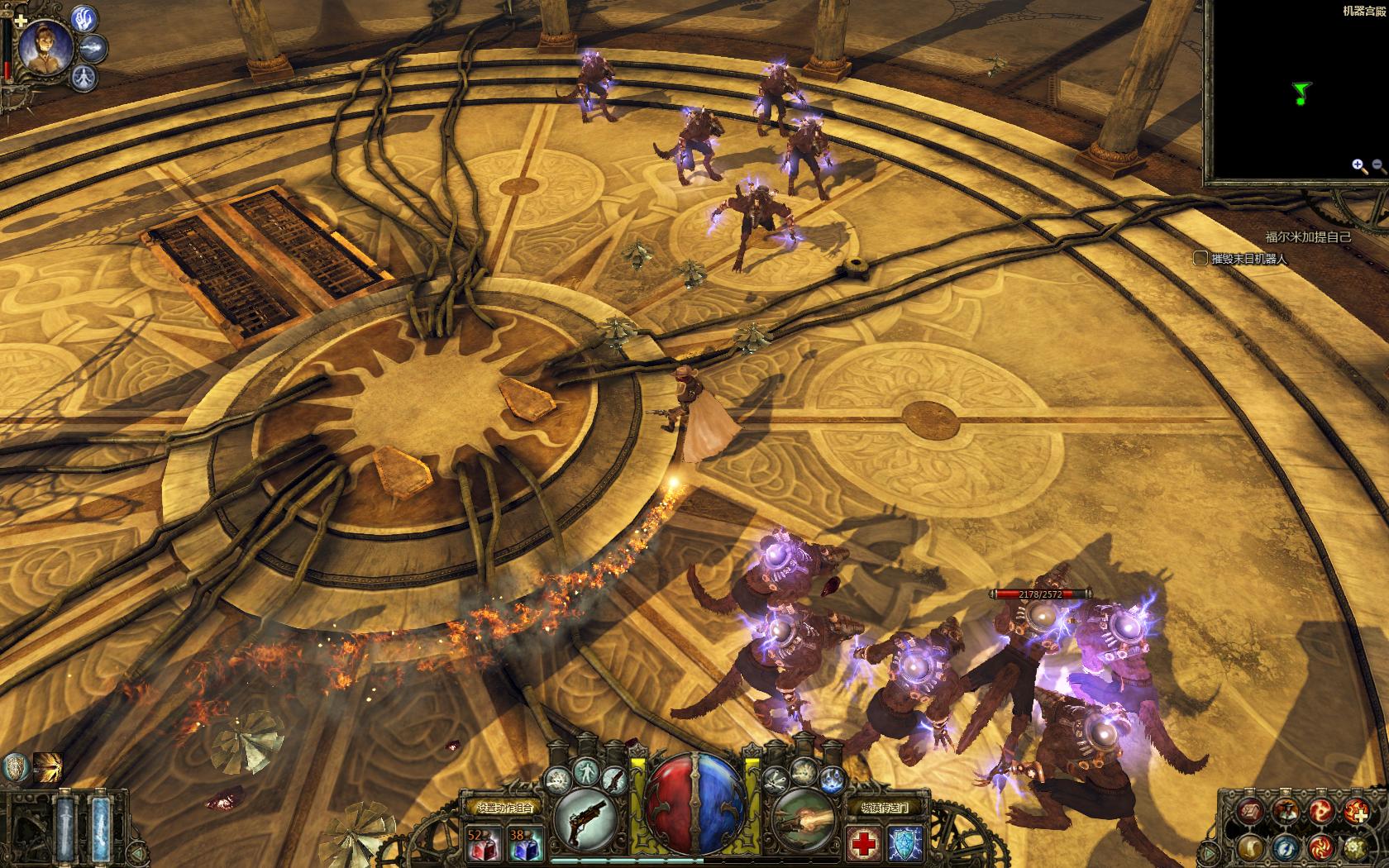Open the hunter character sheet icon
Image resolution: width=1389 pixels, height=868 pixels.
pos(1284,811)
